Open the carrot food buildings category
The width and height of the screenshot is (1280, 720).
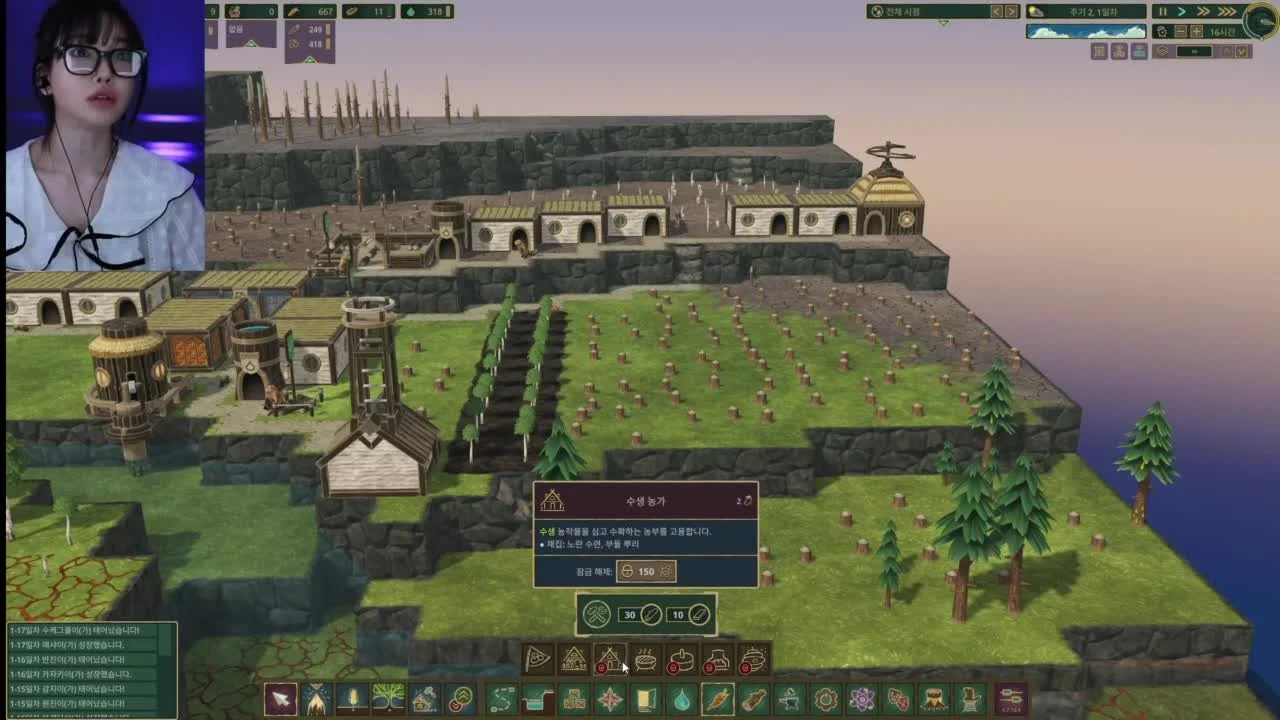(717, 699)
